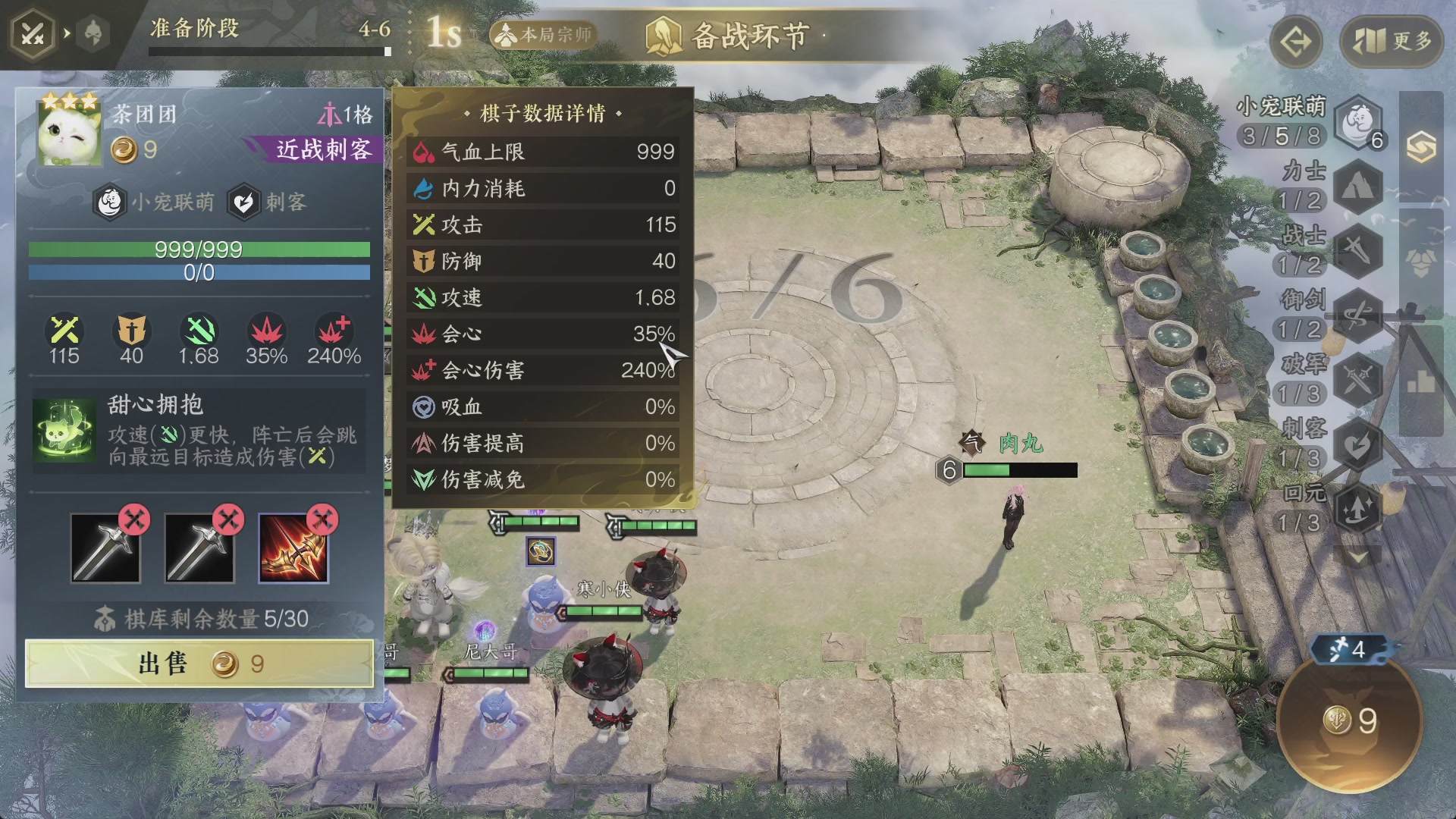Select the 刺客 synergy icon

tap(1357, 444)
